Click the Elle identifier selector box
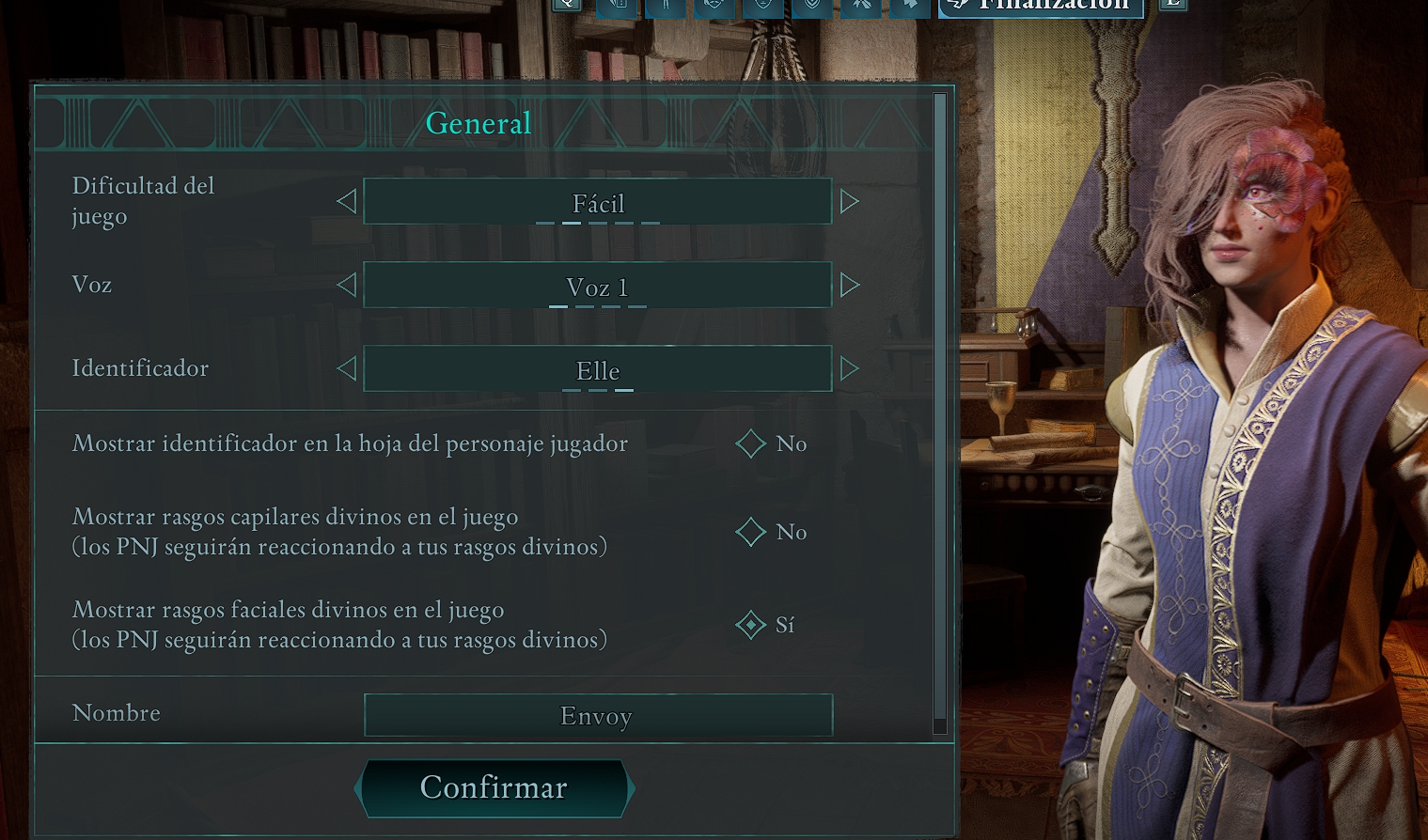 tap(598, 368)
